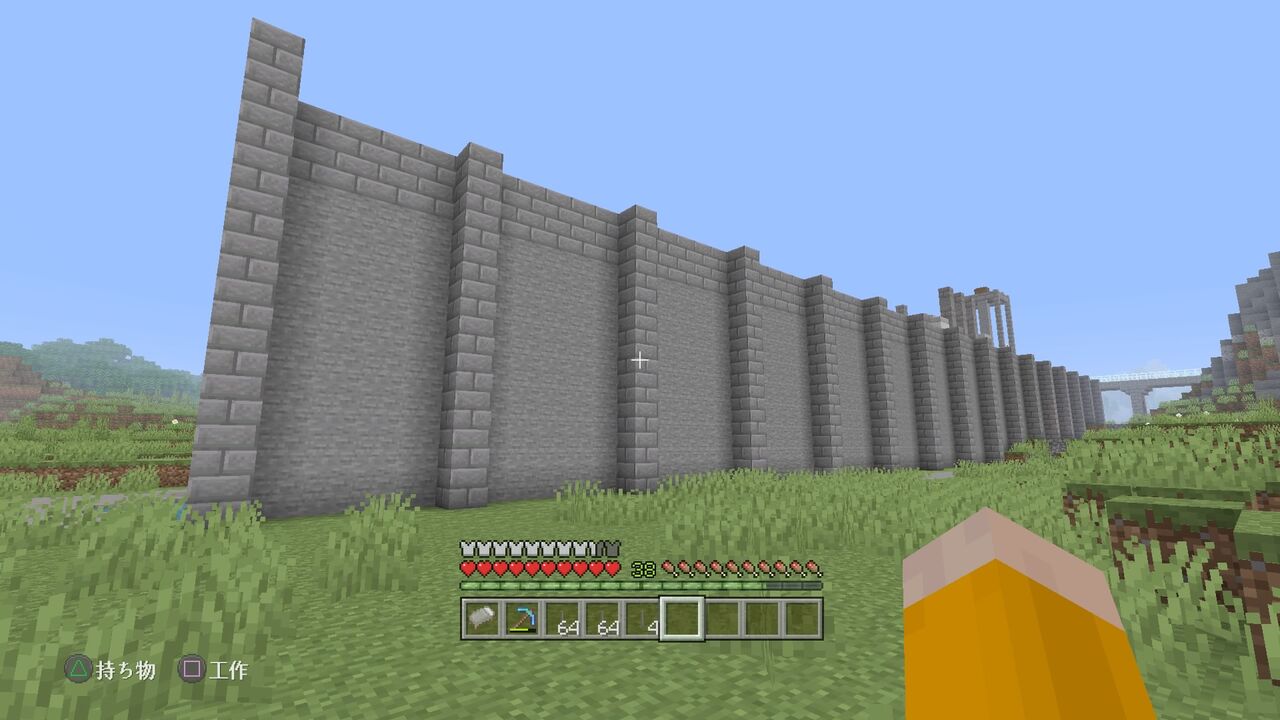Click the rightmost drumstick hunger icon

point(813,567)
